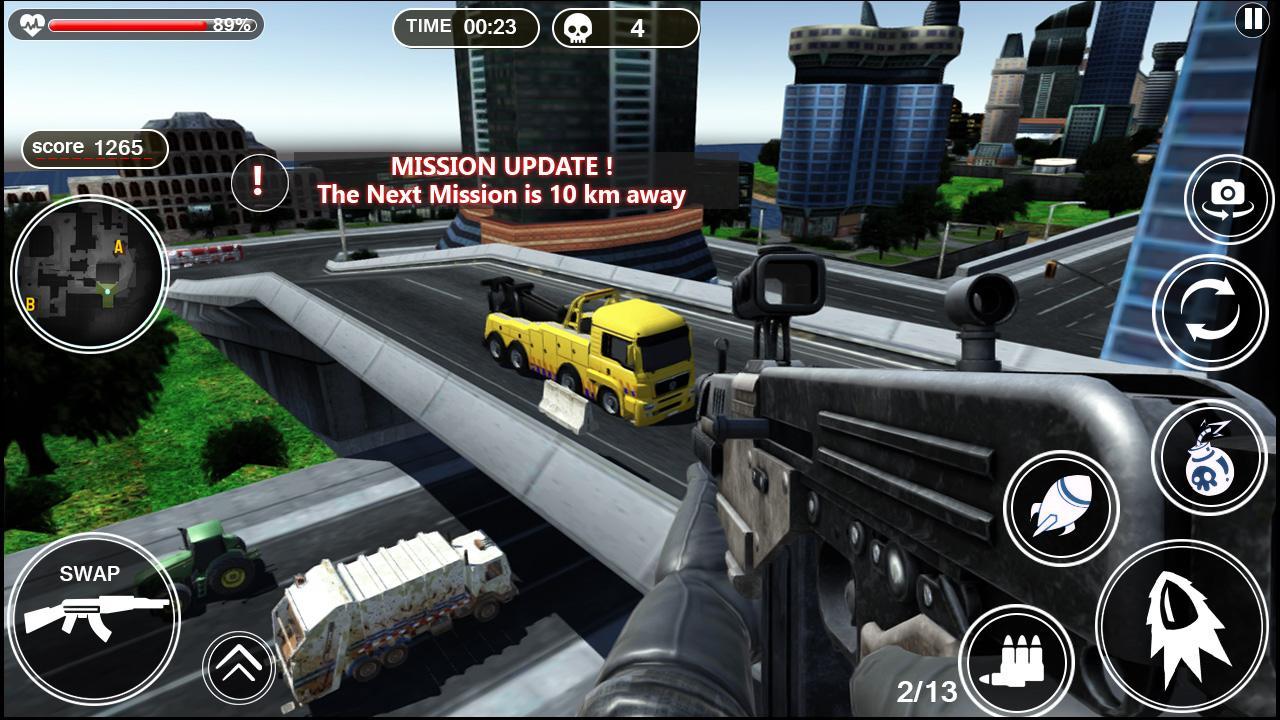This screenshot has width=1280, height=720.
Task: Tap the skull kill counter icon
Action: tap(576, 27)
